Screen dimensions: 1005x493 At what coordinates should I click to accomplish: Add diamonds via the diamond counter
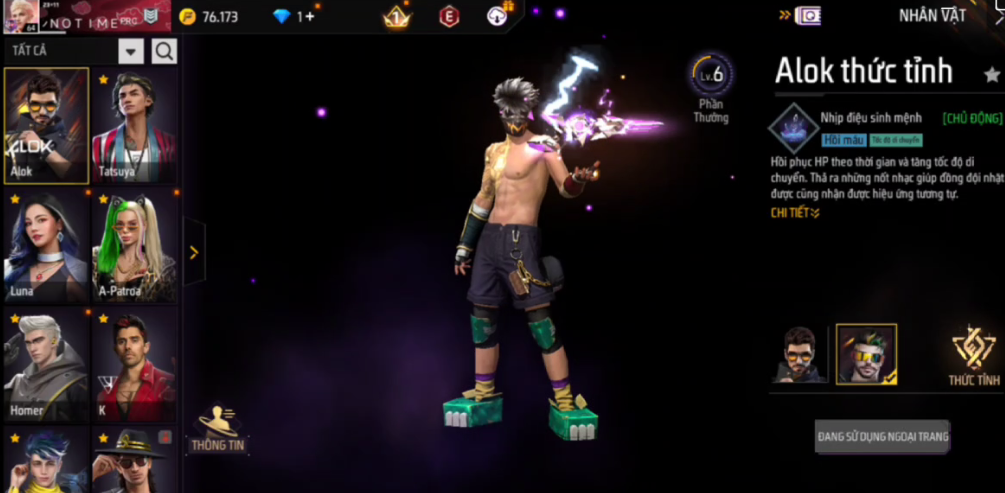tap(293, 17)
